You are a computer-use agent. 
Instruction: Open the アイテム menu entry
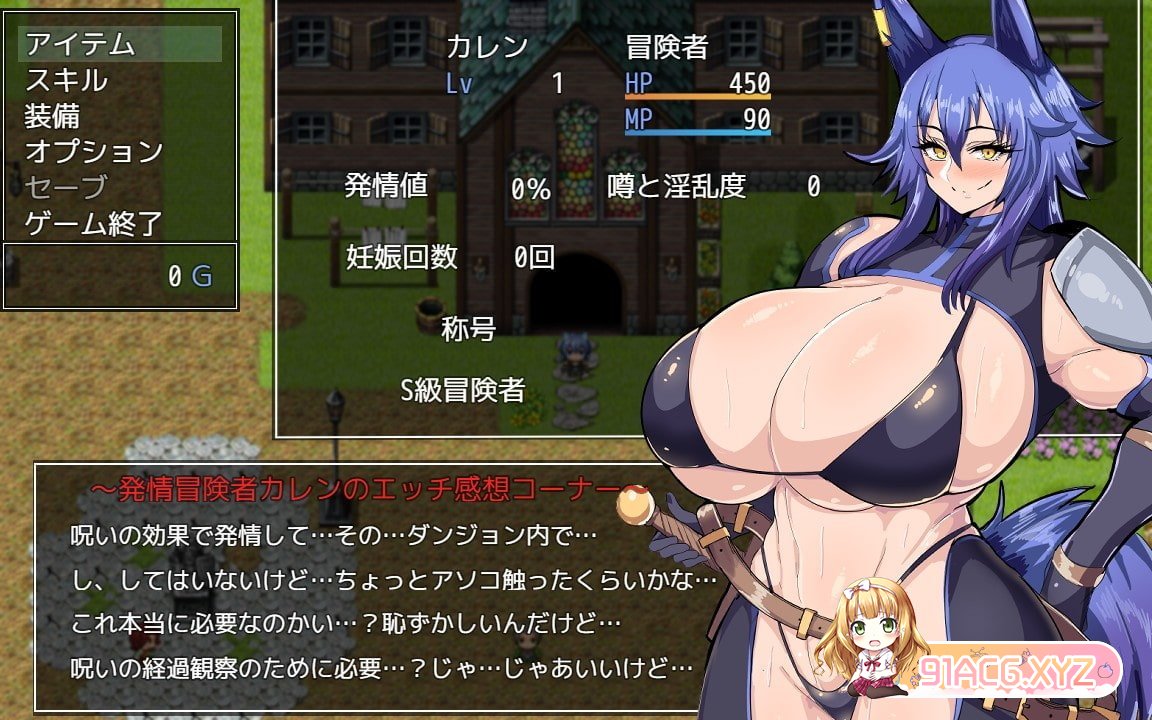[x=120, y=44]
